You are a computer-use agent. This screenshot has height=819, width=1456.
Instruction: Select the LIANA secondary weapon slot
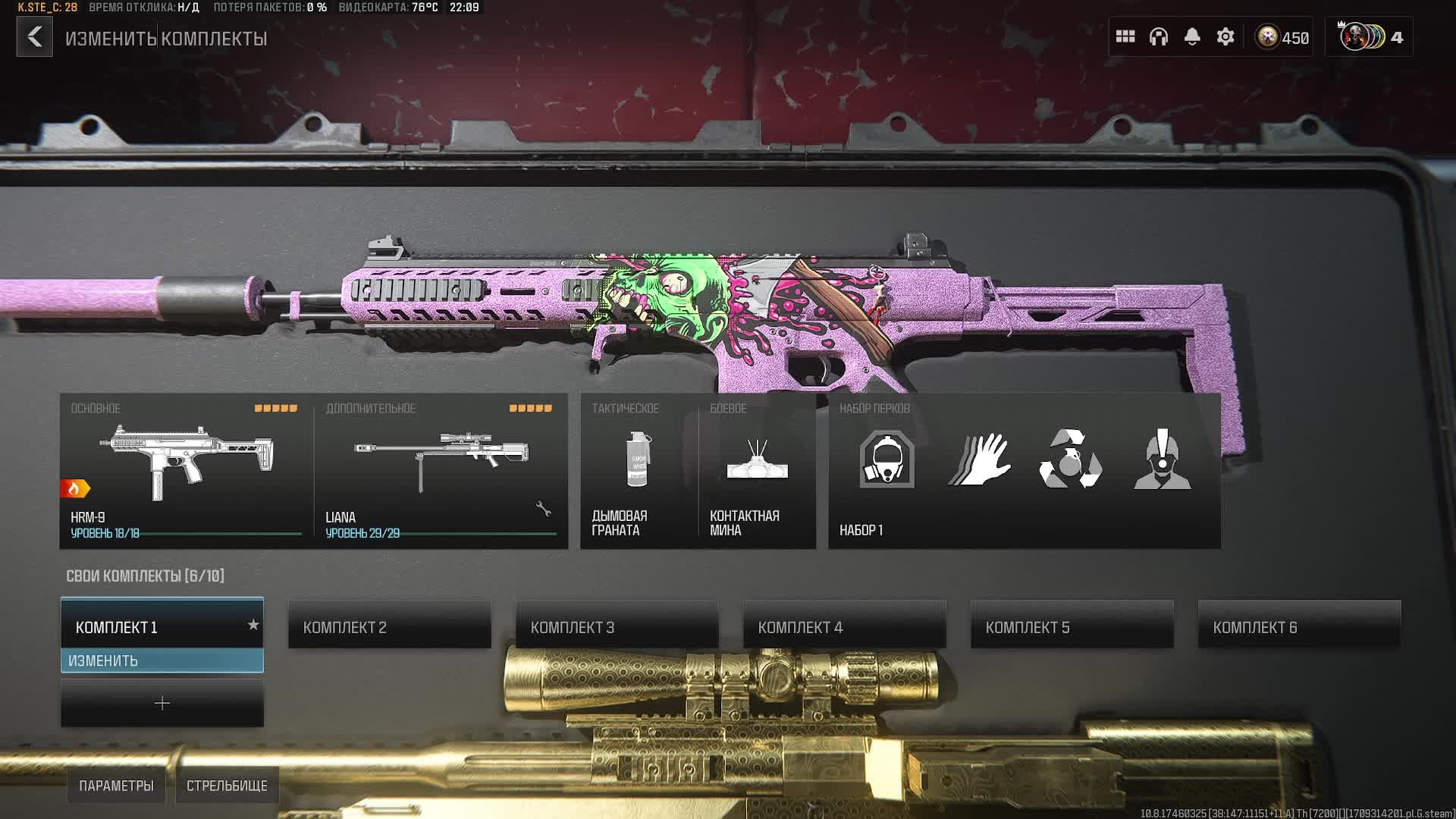[441, 470]
